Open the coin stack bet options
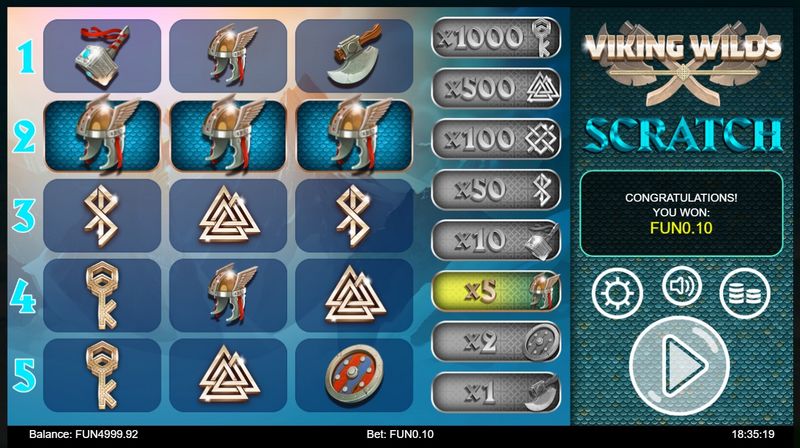The height and width of the screenshot is (448, 800). (744, 291)
